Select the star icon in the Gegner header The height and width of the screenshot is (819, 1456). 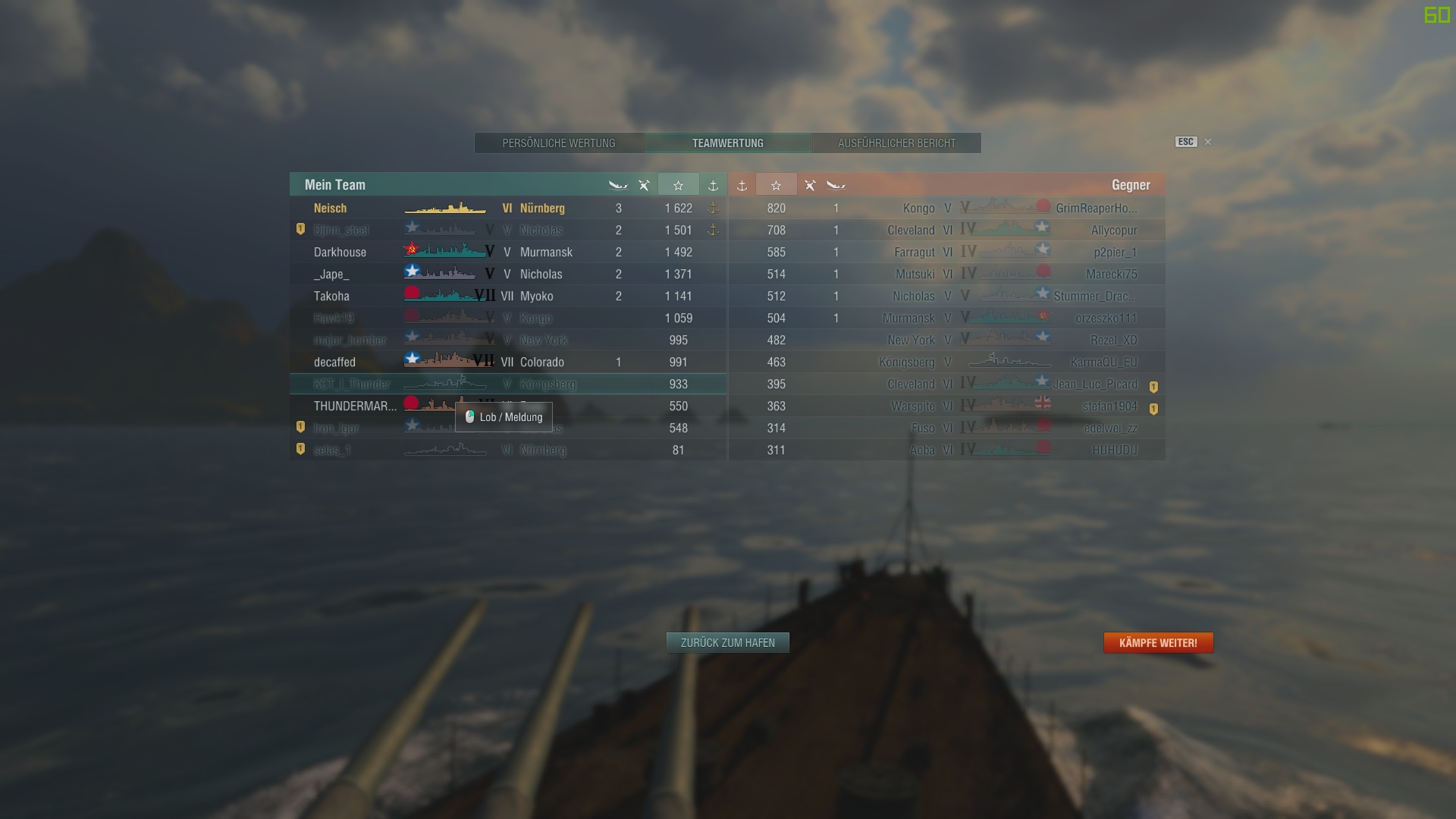click(777, 184)
